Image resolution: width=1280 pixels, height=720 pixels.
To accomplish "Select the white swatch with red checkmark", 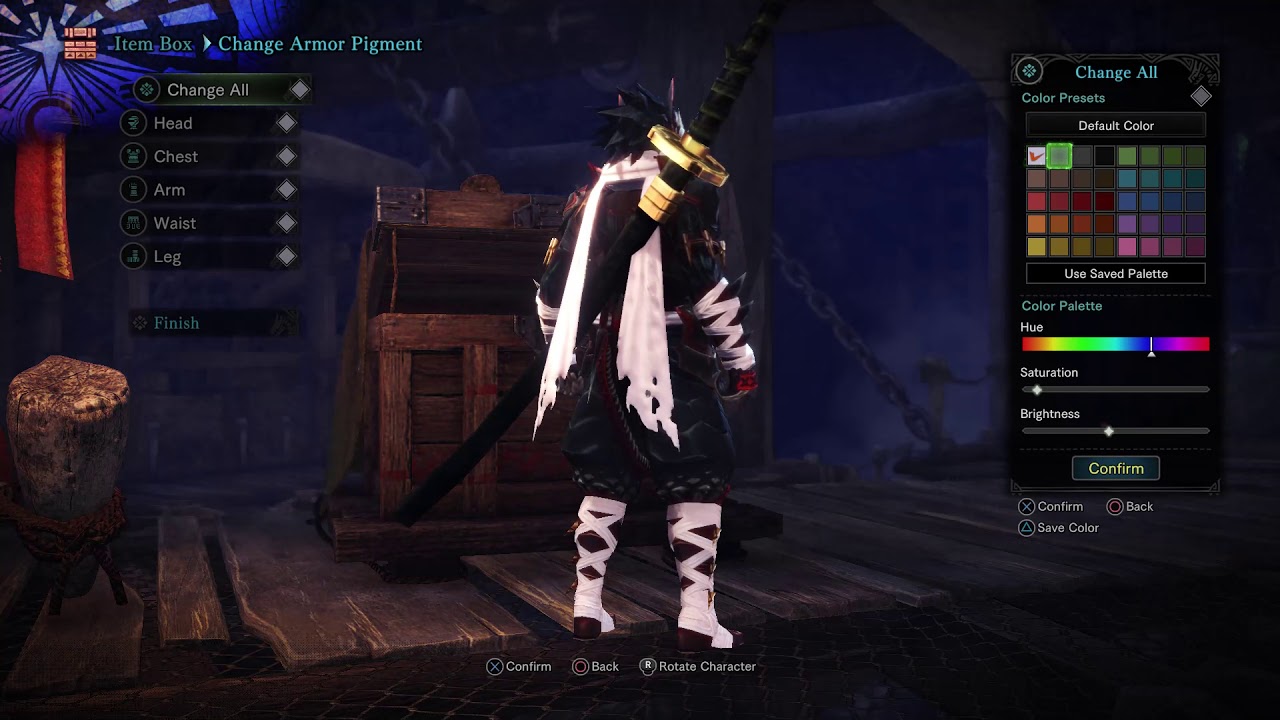I will pos(1036,156).
